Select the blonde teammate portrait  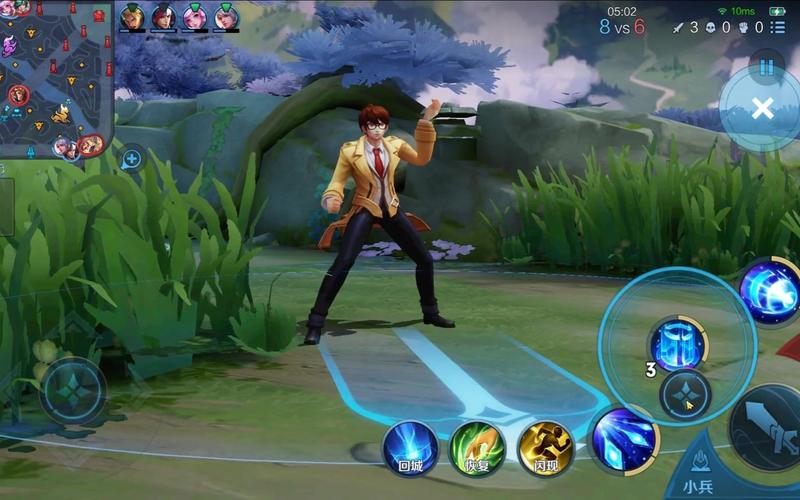132,17
